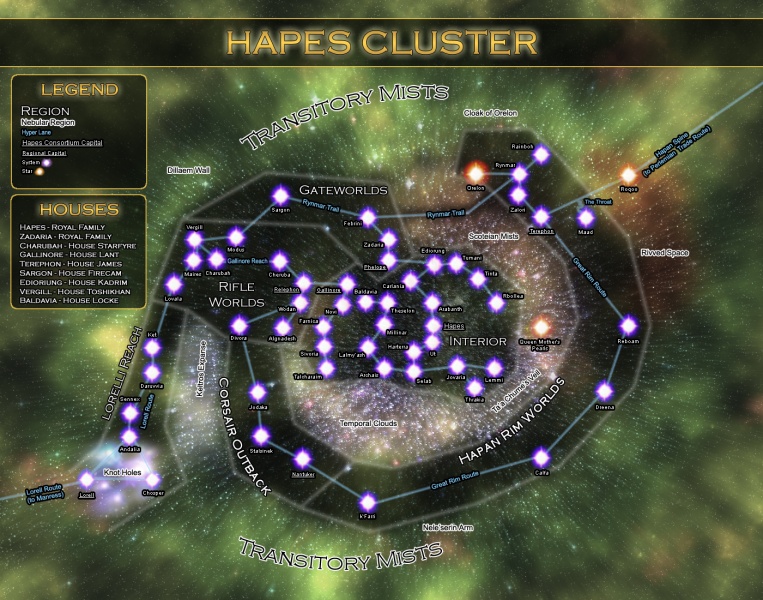Choose the Chosper system node
This screenshot has width=763, height=600.
coord(153,480)
